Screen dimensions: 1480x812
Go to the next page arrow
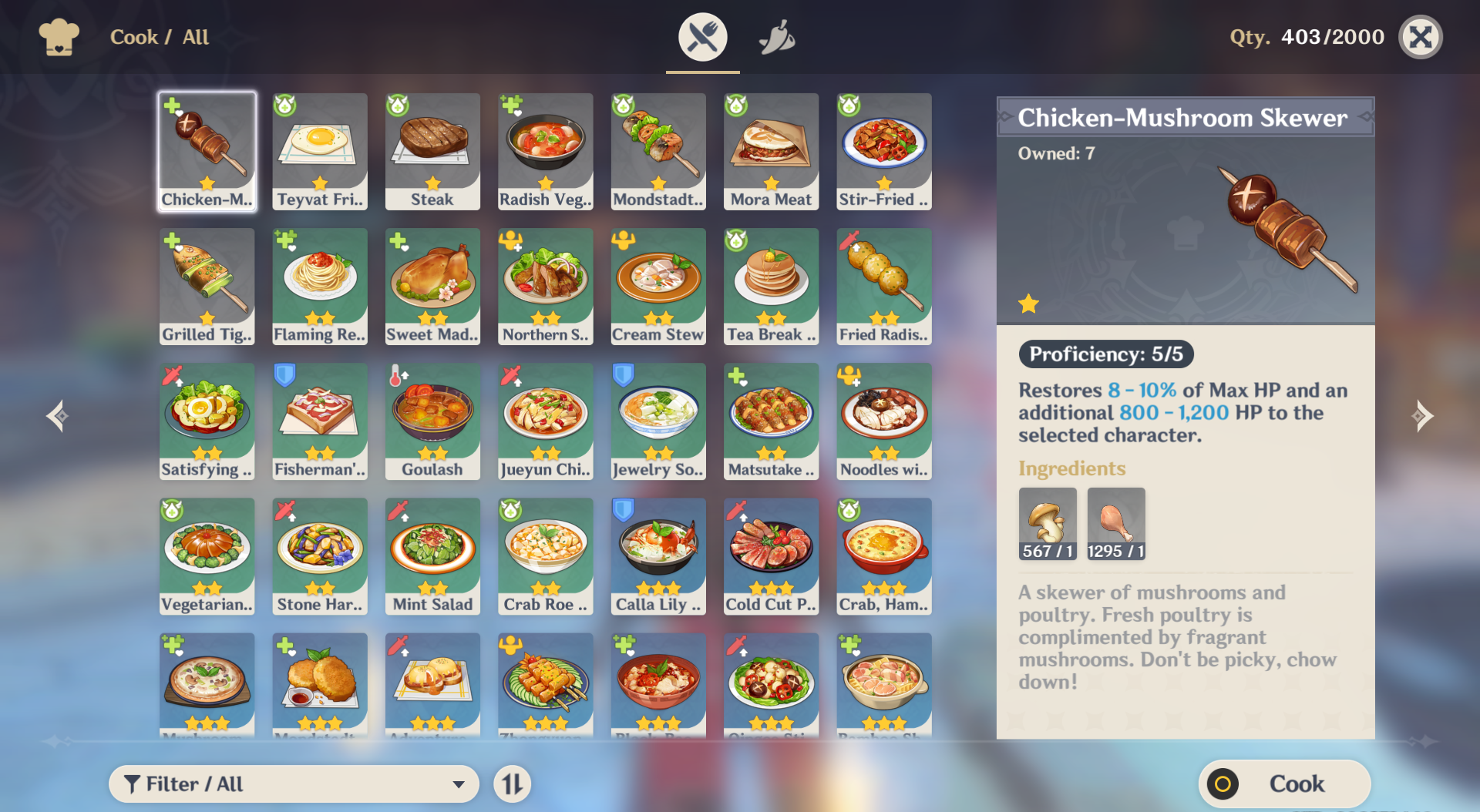[1421, 416]
